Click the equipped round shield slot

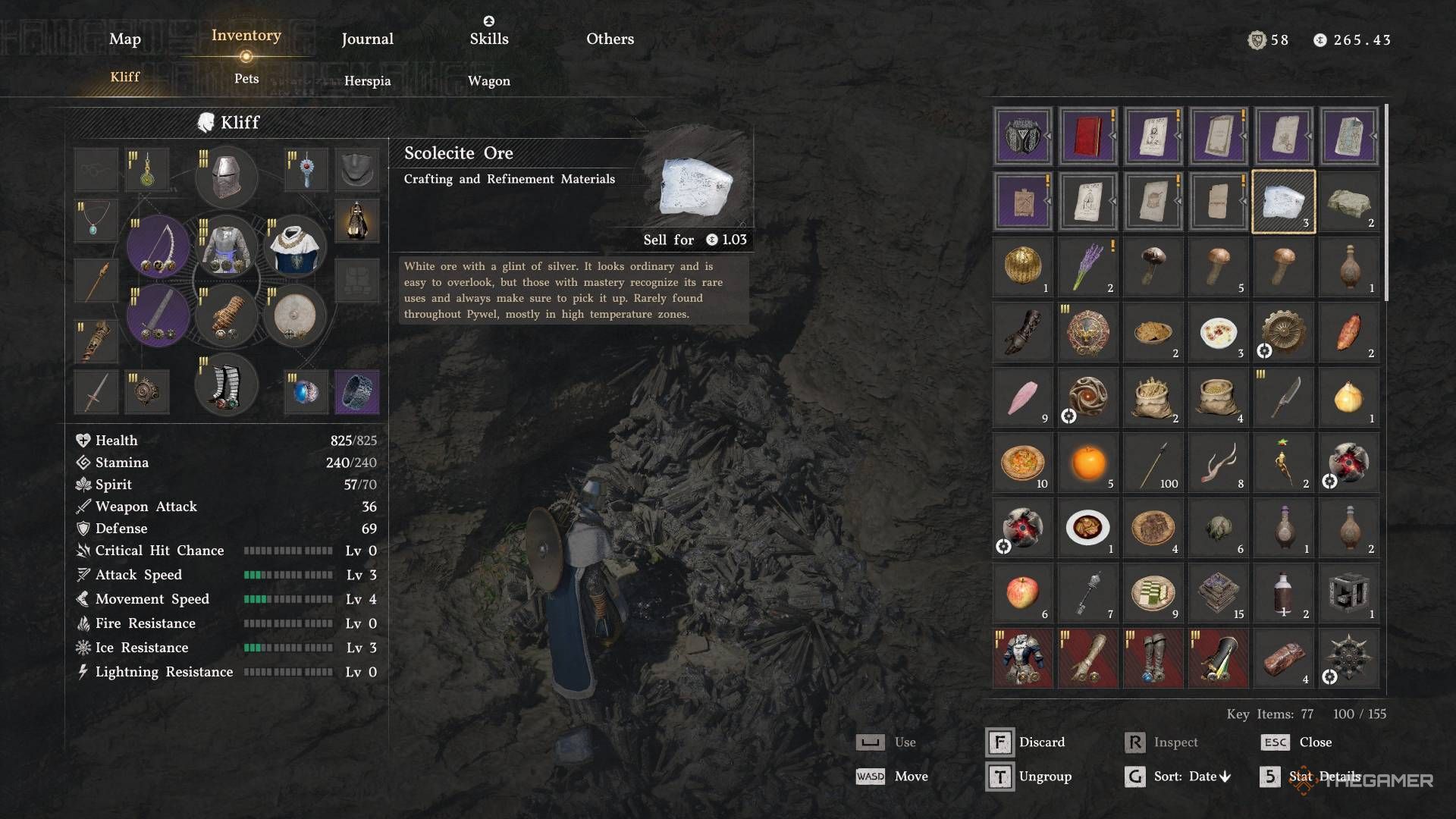point(294,315)
